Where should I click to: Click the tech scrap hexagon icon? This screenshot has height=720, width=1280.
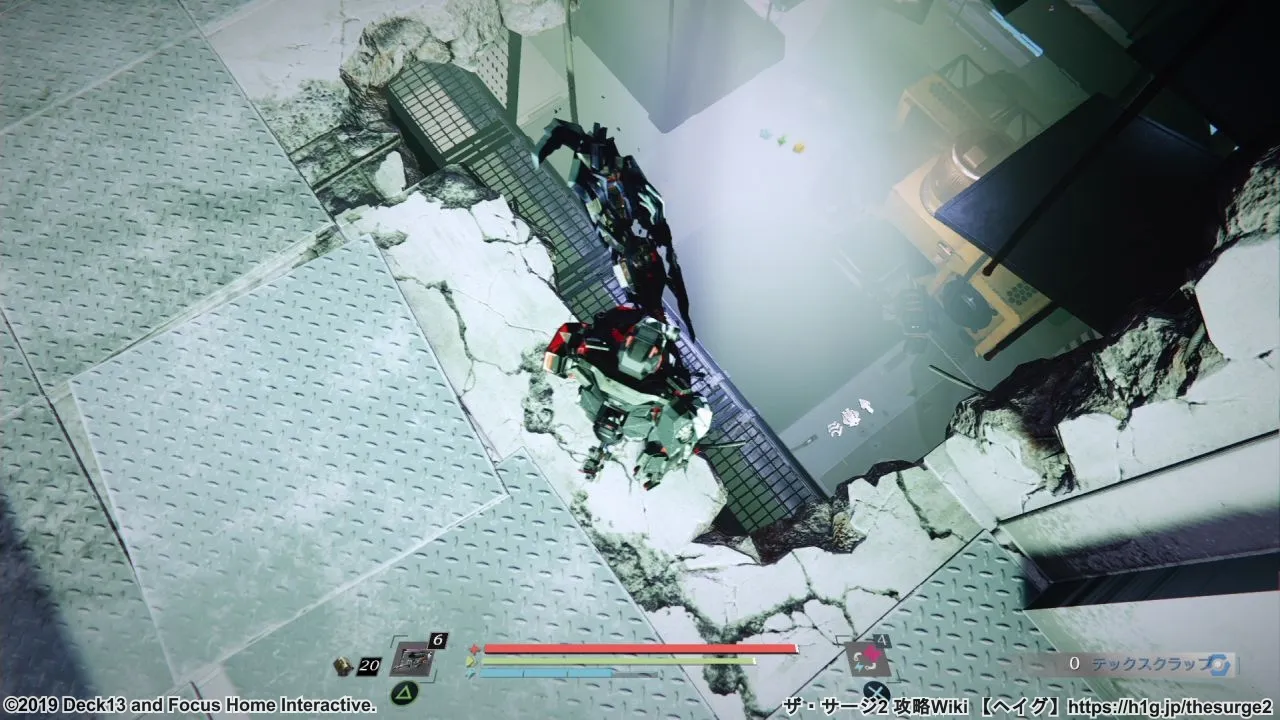[1218, 664]
